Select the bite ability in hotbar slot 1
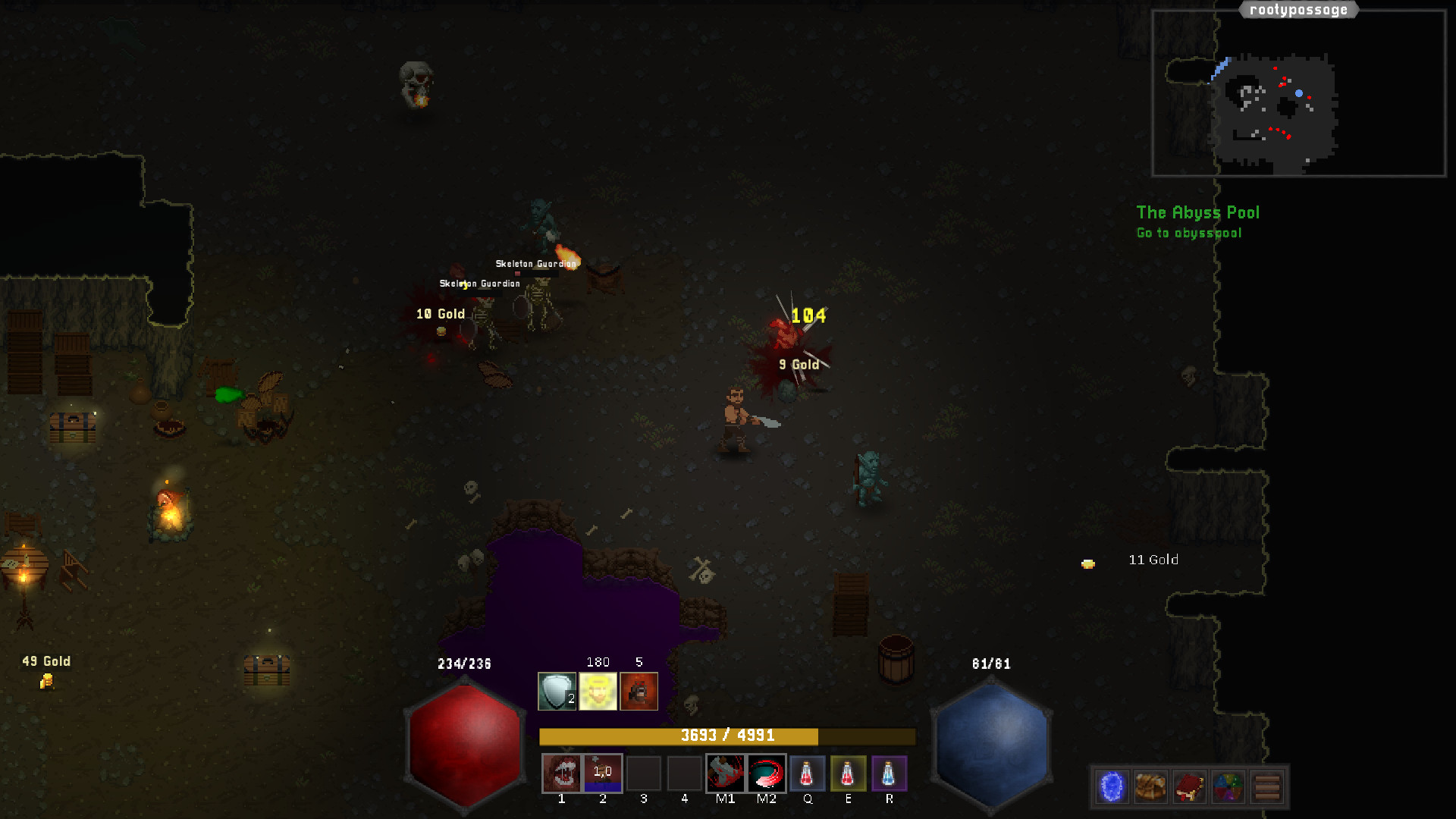 (x=561, y=773)
